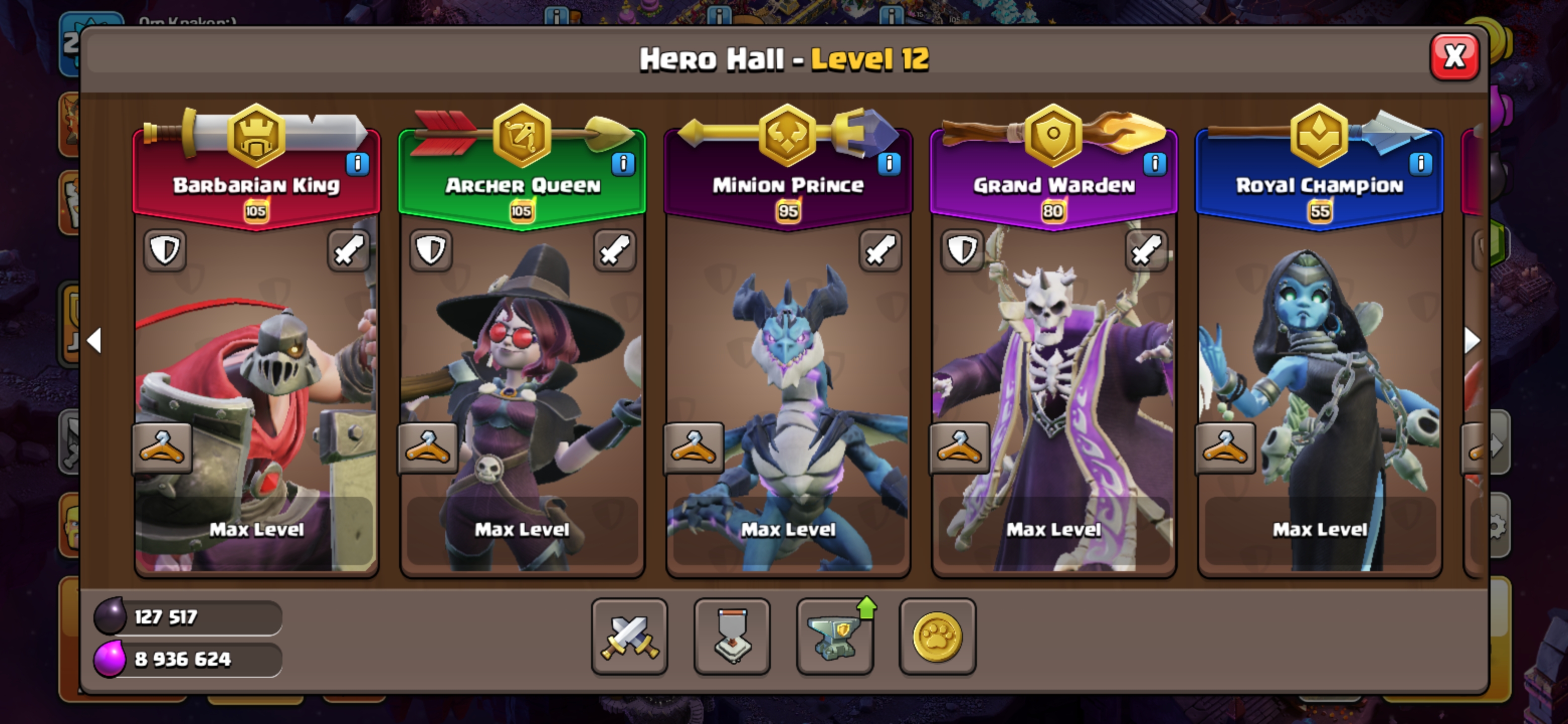Open Barbarian King info
The image size is (1568, 724).
tap(357, 163)
